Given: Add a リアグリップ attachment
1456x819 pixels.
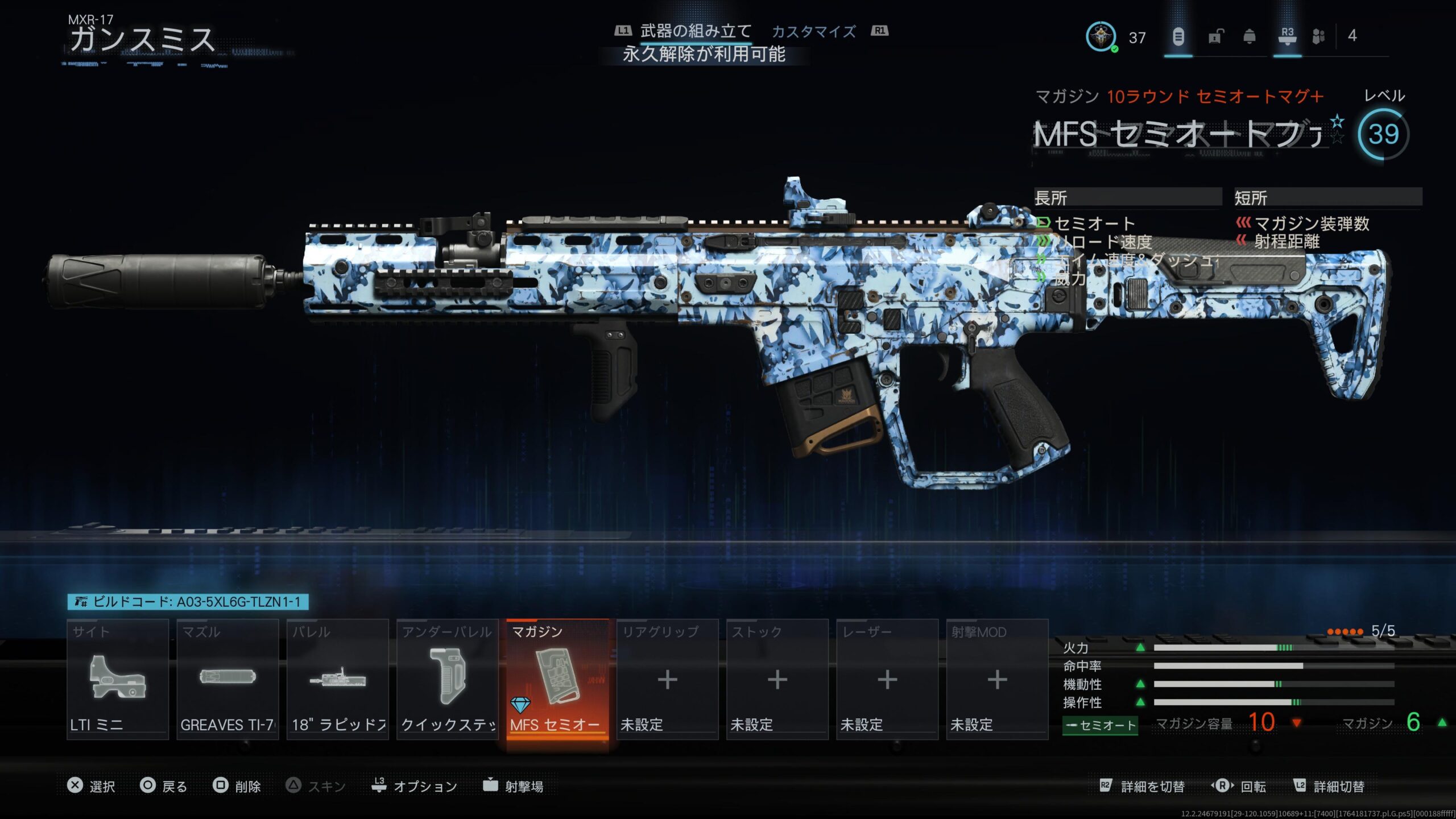Looking at the screenshot, I should pos(667,679).
